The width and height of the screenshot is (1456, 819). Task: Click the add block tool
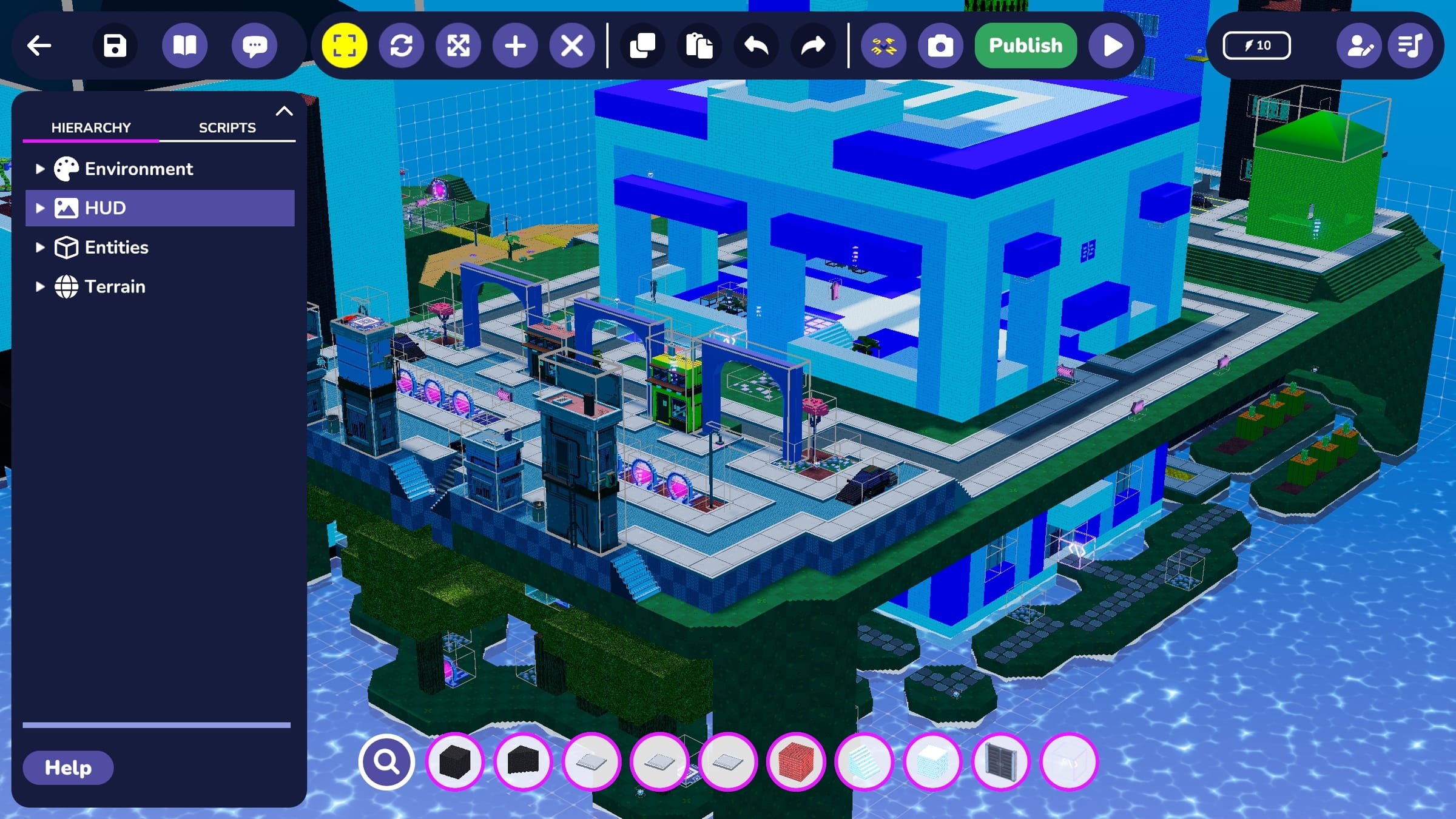click(515, 45)
